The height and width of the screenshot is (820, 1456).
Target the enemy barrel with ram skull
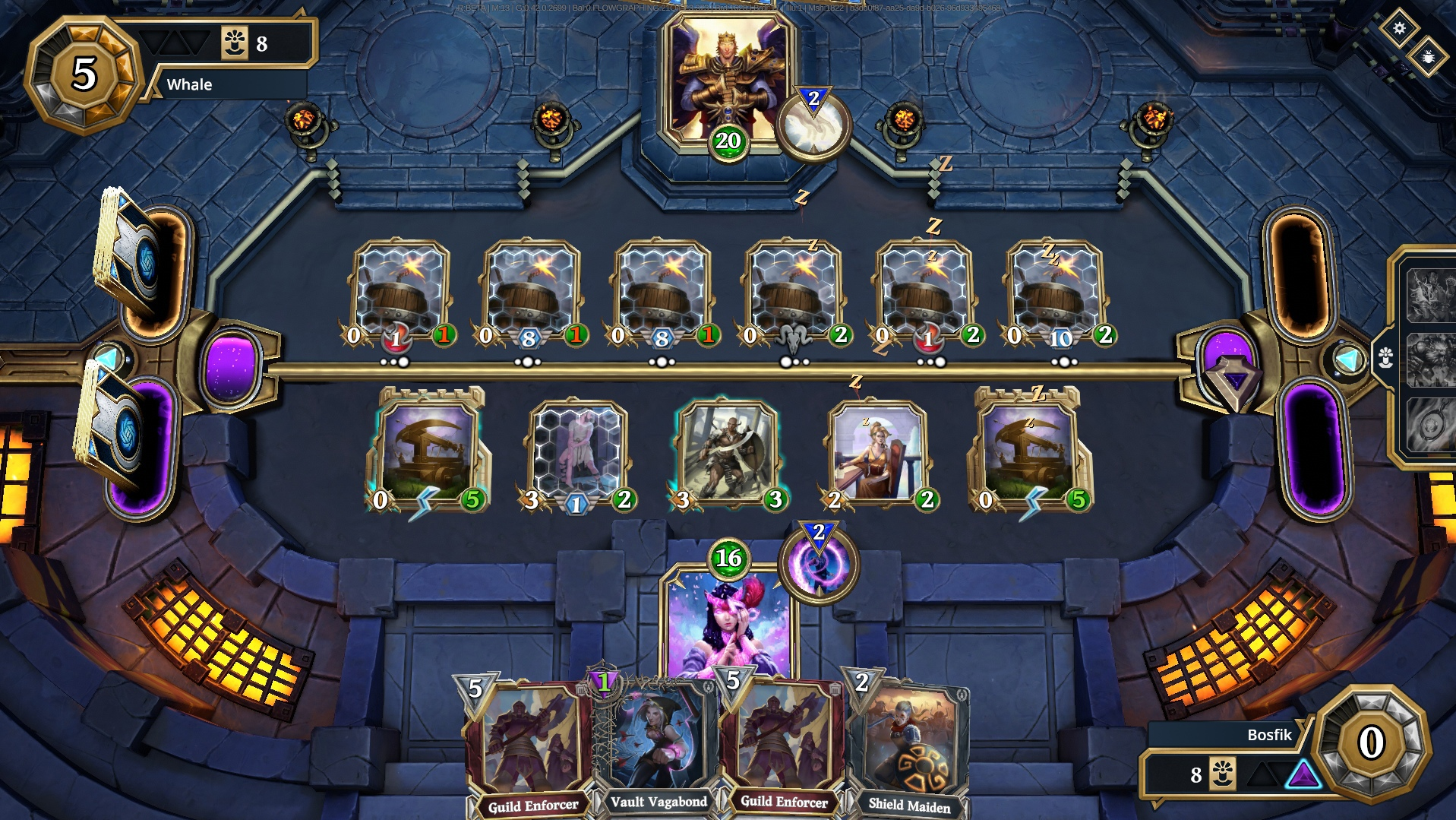tap(793, 293)
